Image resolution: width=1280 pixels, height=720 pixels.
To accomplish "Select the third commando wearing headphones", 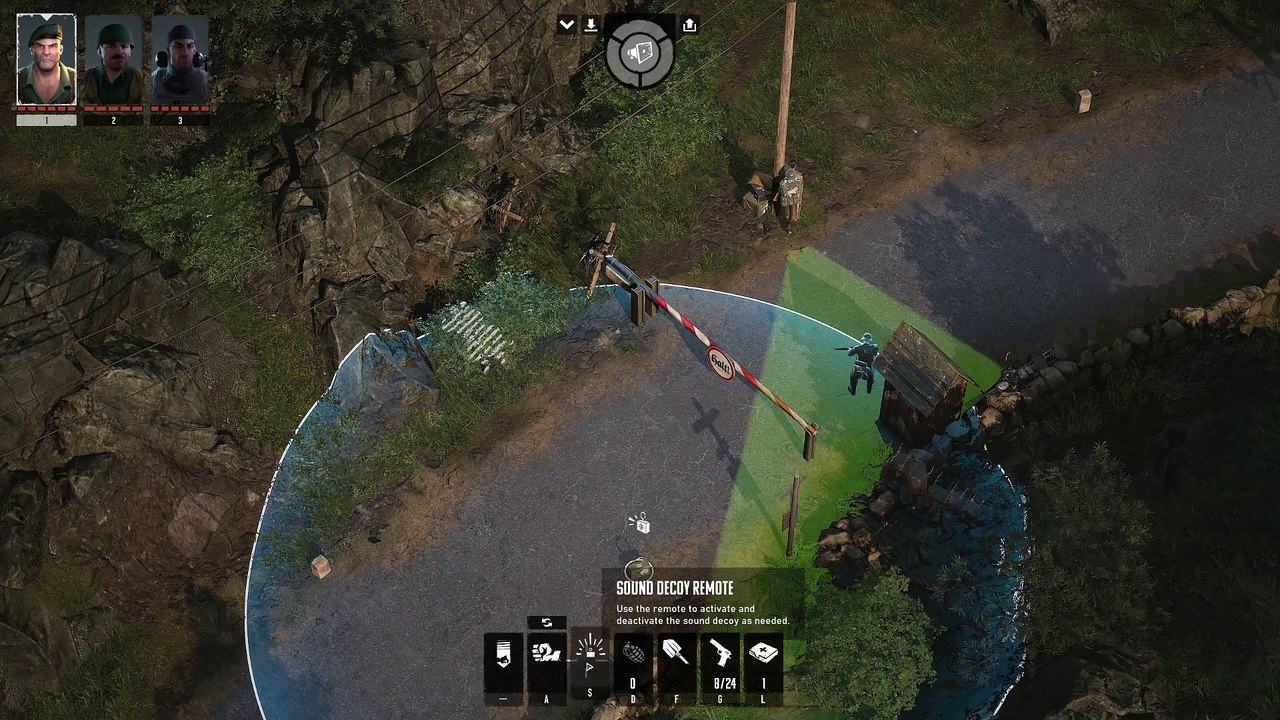I will (x=180, y=60).
